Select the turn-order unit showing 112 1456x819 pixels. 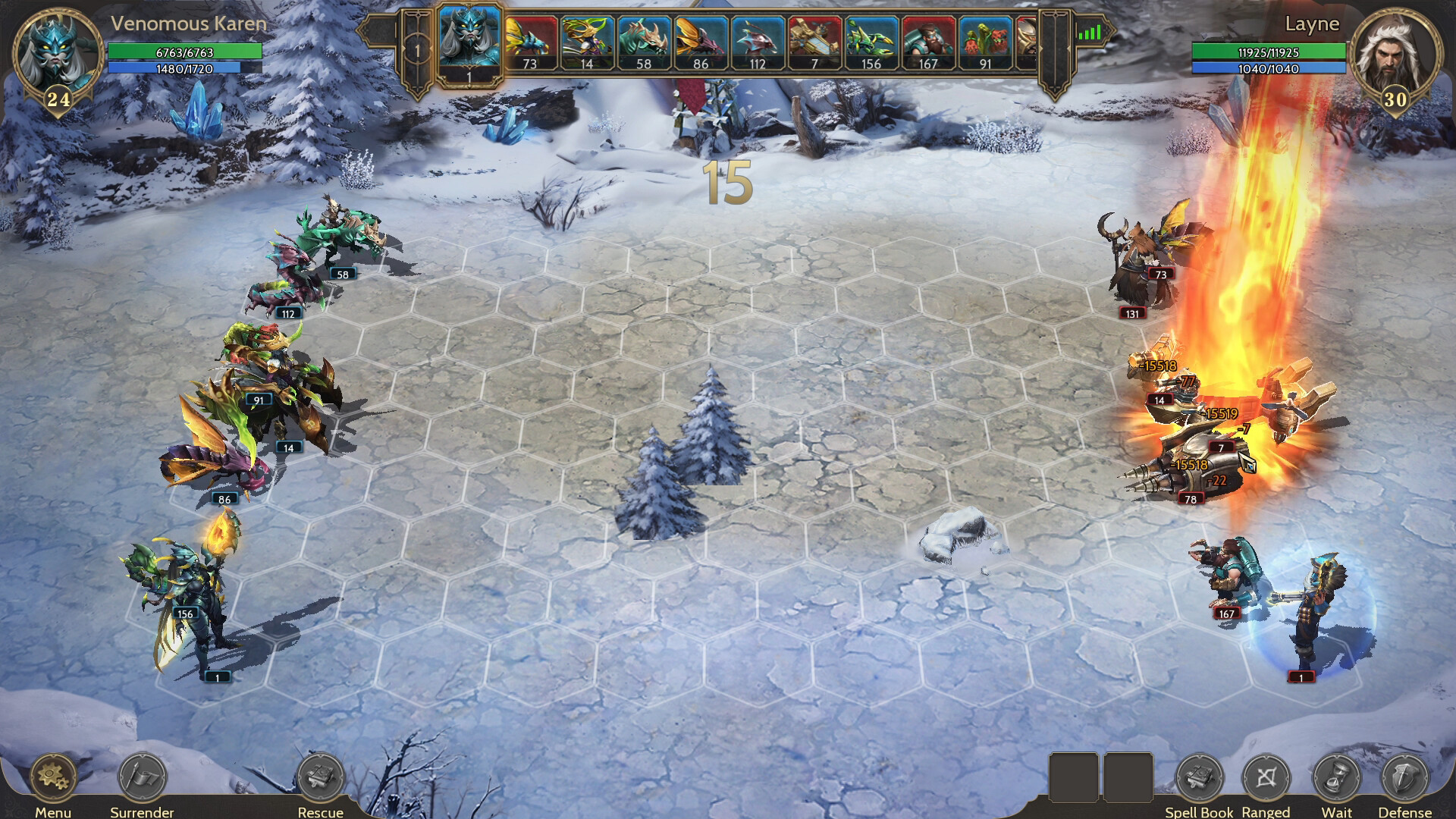click(758, 43)
